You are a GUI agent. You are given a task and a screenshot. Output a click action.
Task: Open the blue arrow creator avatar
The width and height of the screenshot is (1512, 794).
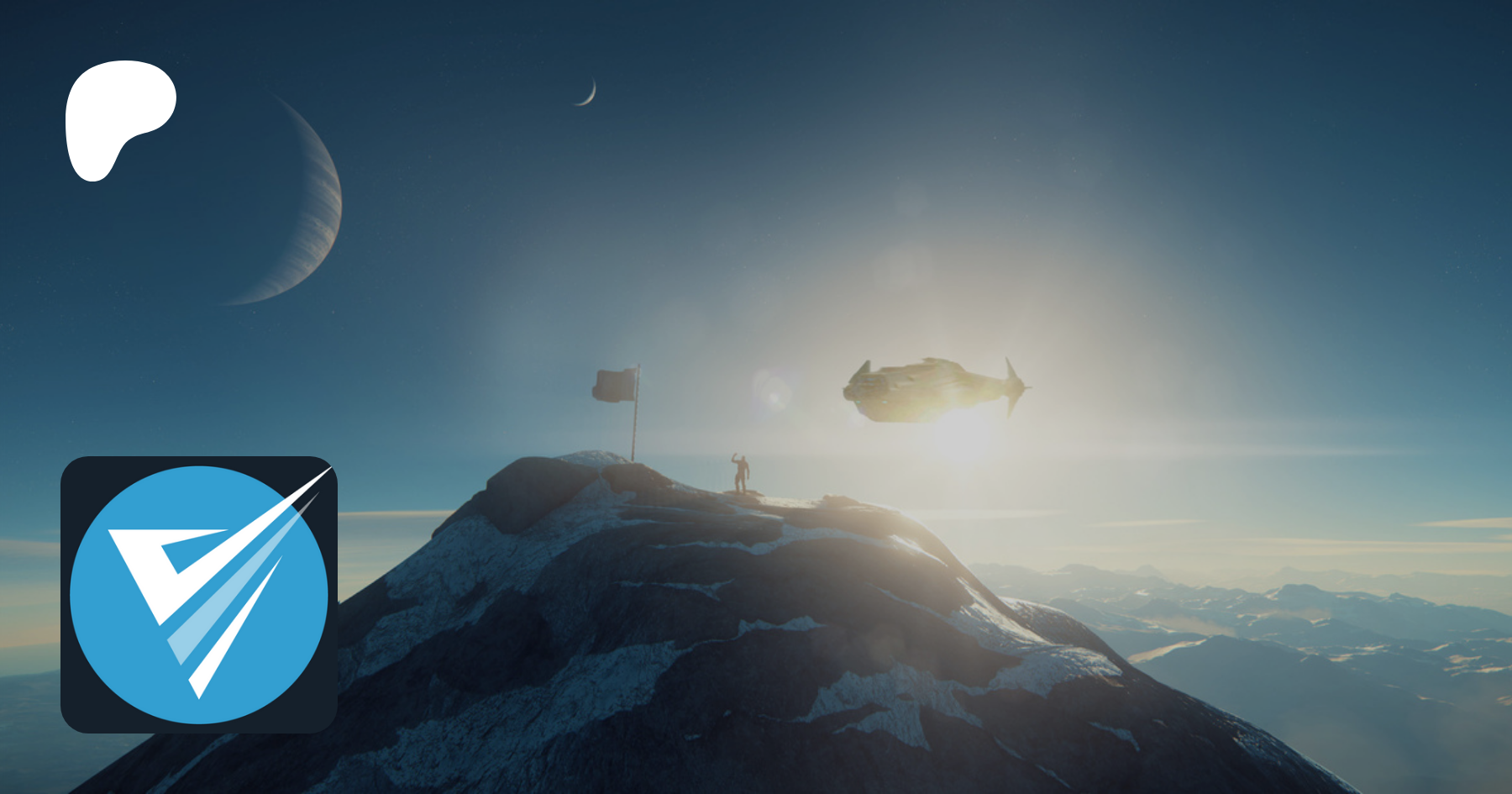click(199, 594)
